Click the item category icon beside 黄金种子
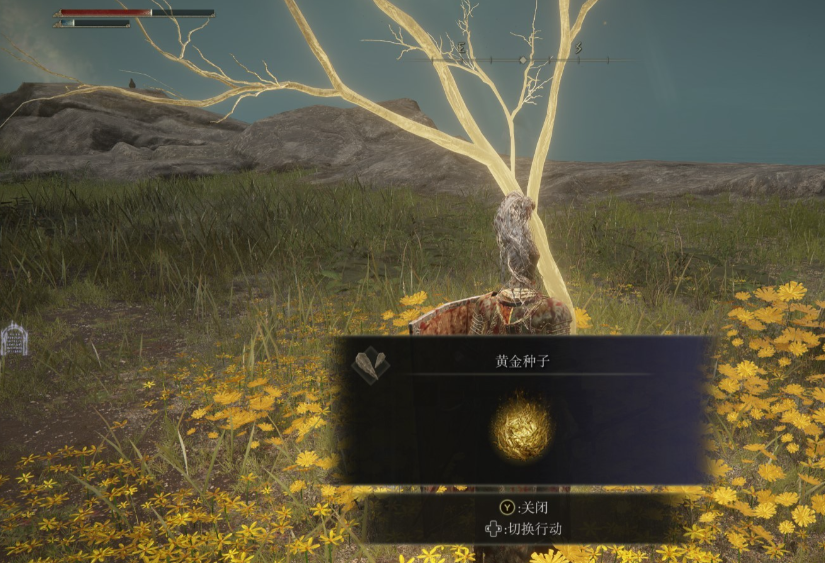This screenshot has width=825, height=563. [371, 365]
